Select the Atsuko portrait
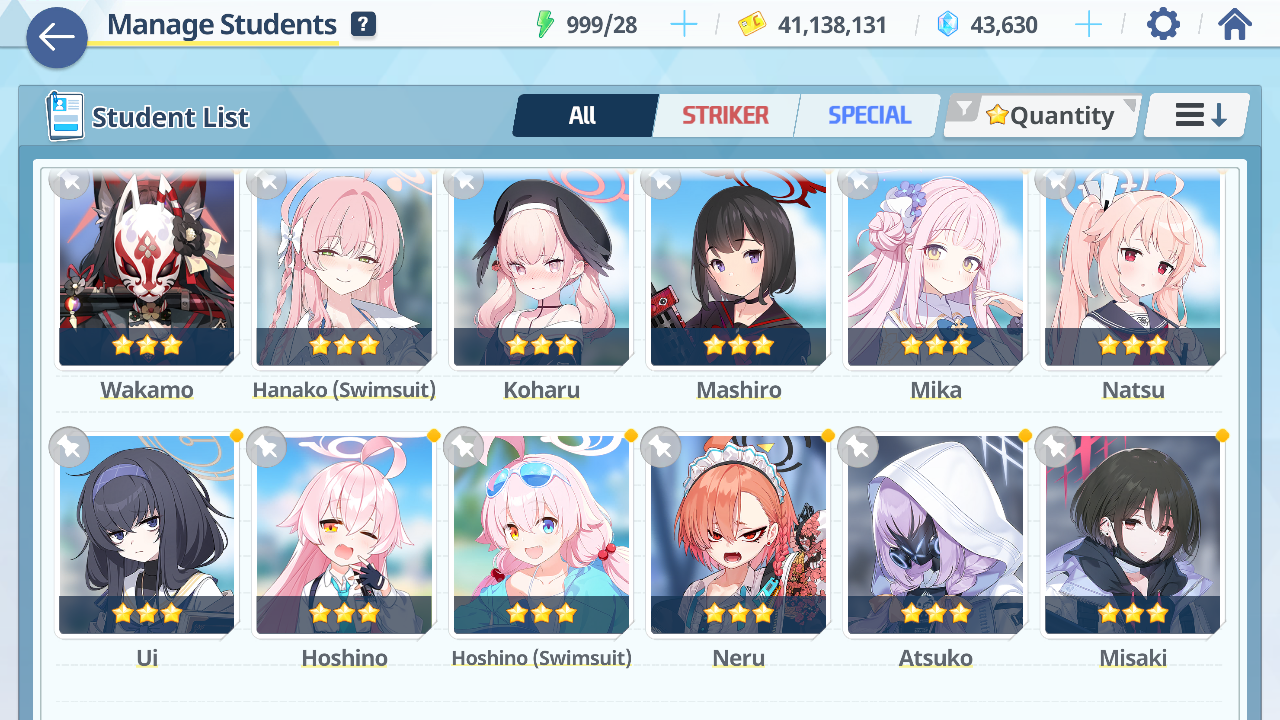 click(x=935, y=535)
